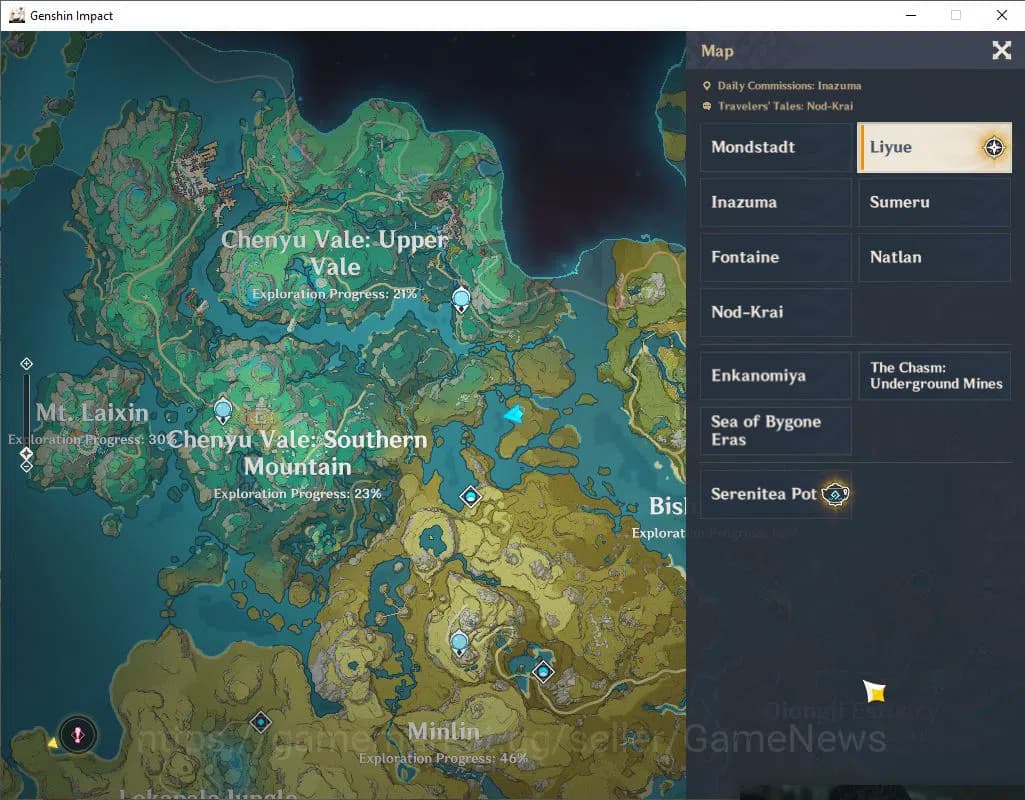This screenshot has width=1025, height=800.
Task: Select the teleport waypoint near Upper Vale progress text
Action: click(x=461, y=298)
